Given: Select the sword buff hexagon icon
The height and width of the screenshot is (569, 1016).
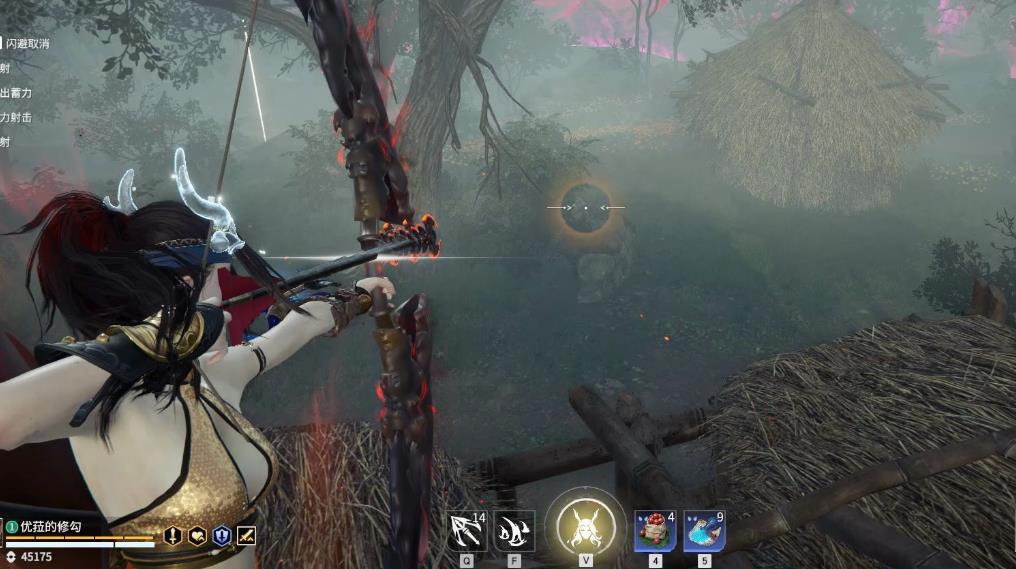Looking at the screenshot, I should tap(172, 536).
